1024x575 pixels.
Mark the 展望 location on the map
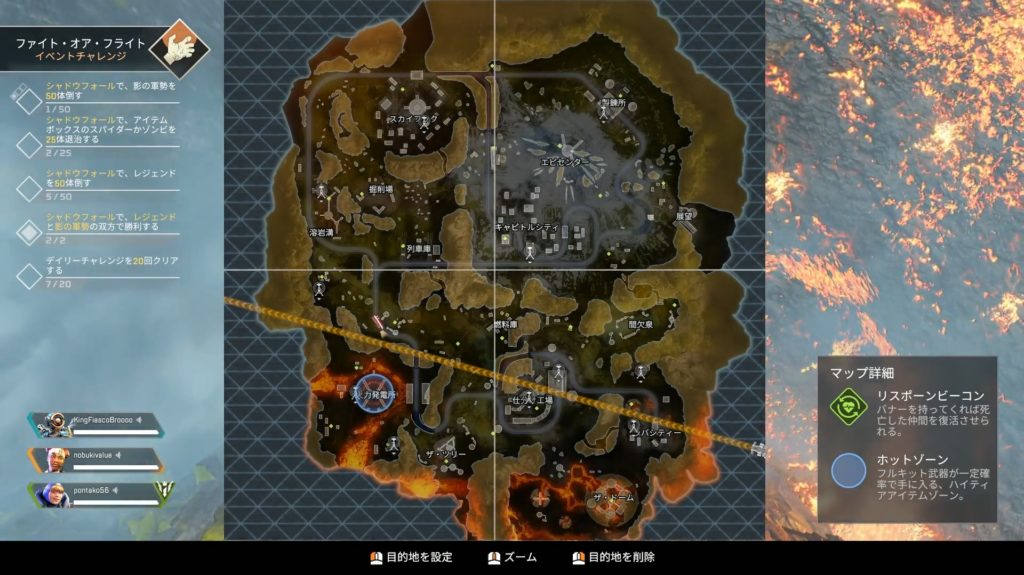coord(685,215)
